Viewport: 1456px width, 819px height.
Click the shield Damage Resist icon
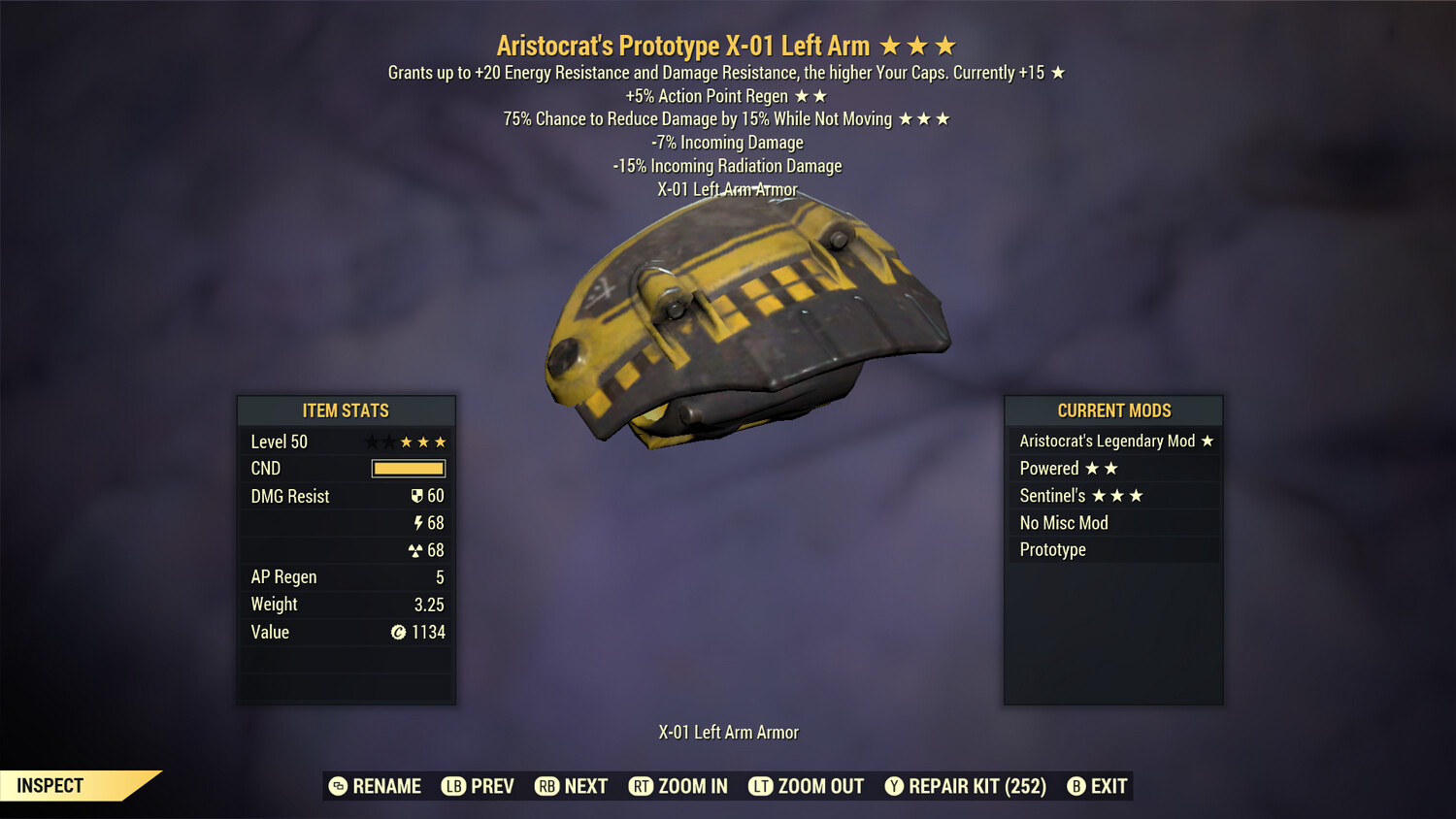[418, 495]
